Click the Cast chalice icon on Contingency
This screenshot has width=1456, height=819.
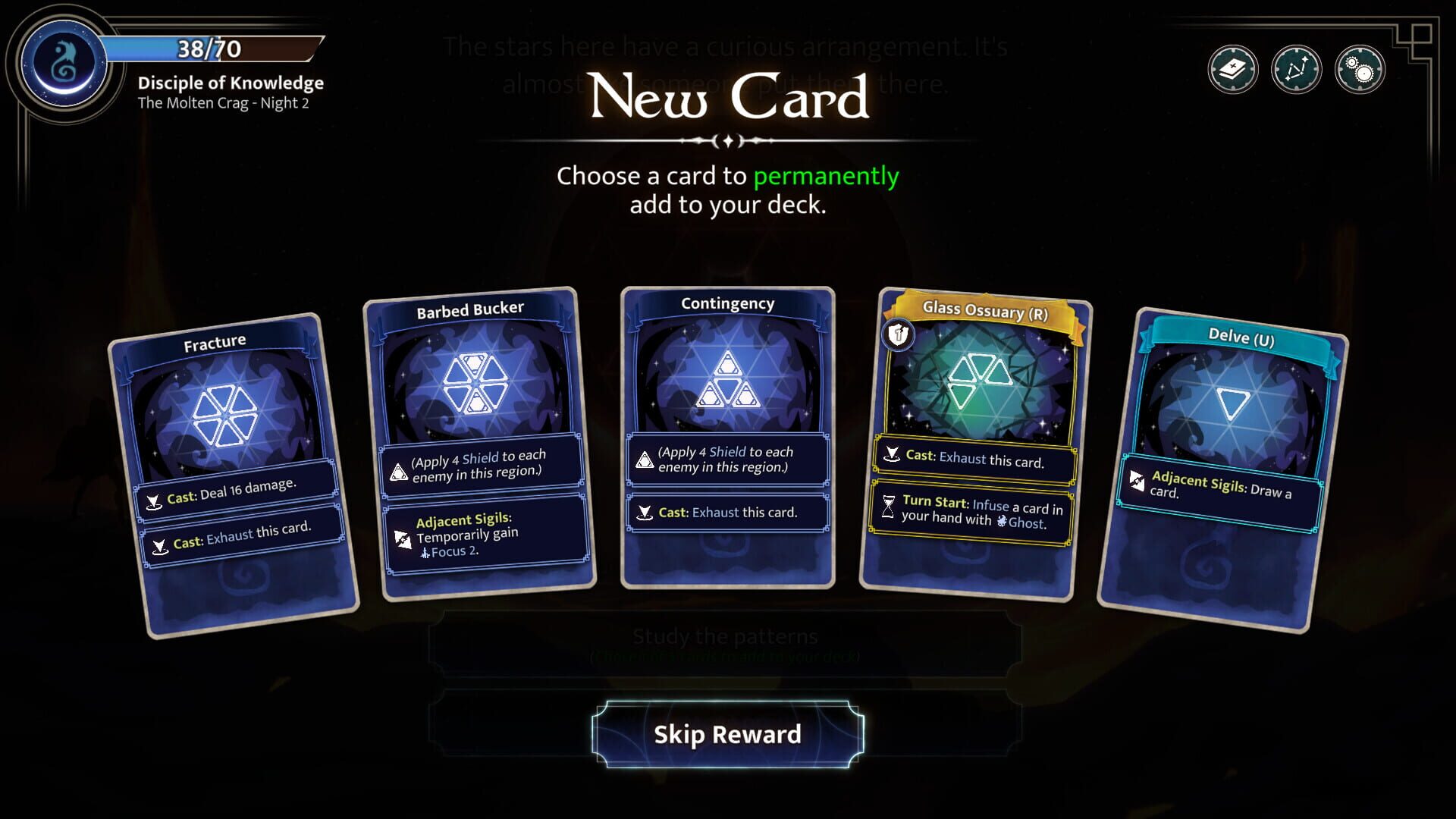pyautogui.click(x=646, y=513)
